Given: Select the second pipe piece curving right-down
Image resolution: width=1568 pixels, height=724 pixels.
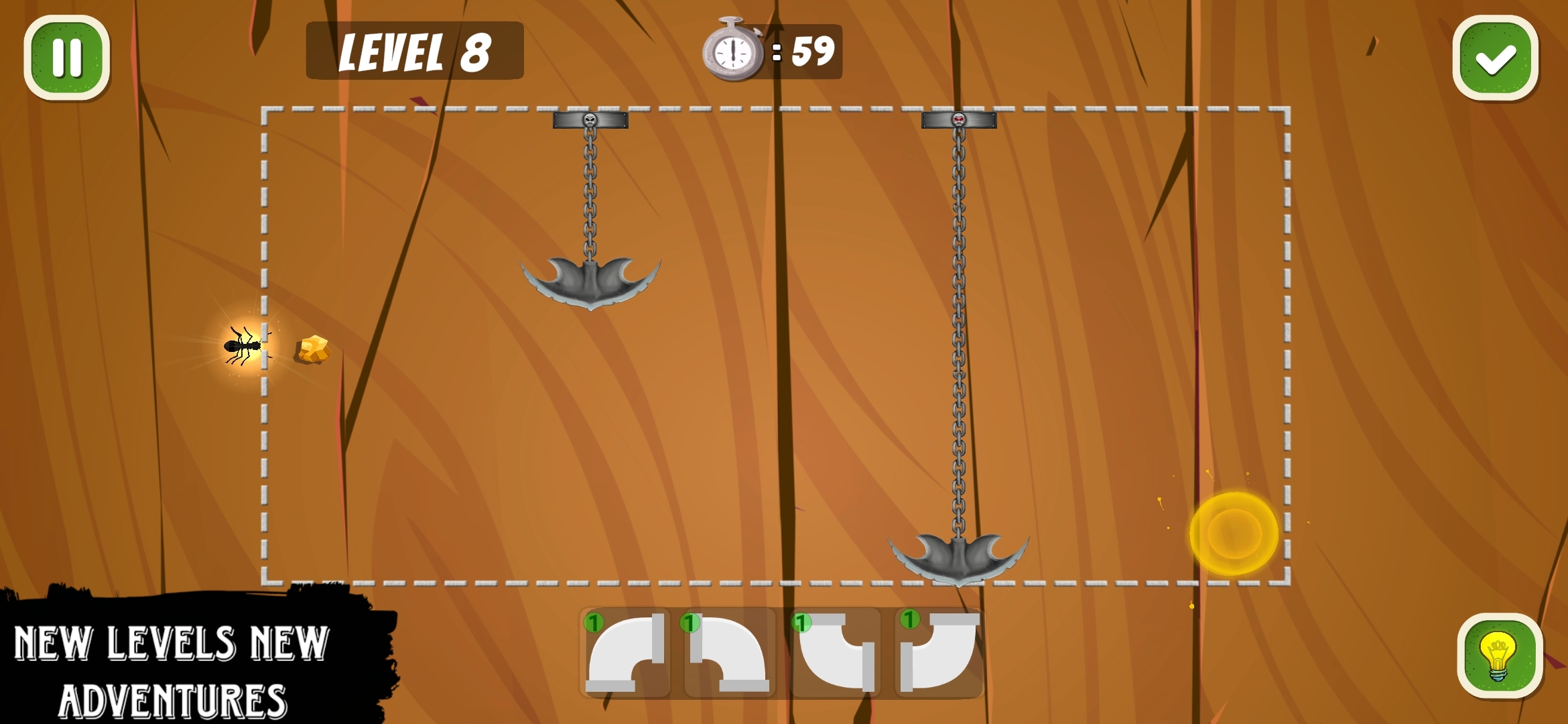Looking at the screenshot, I should (x=730, y=654).
